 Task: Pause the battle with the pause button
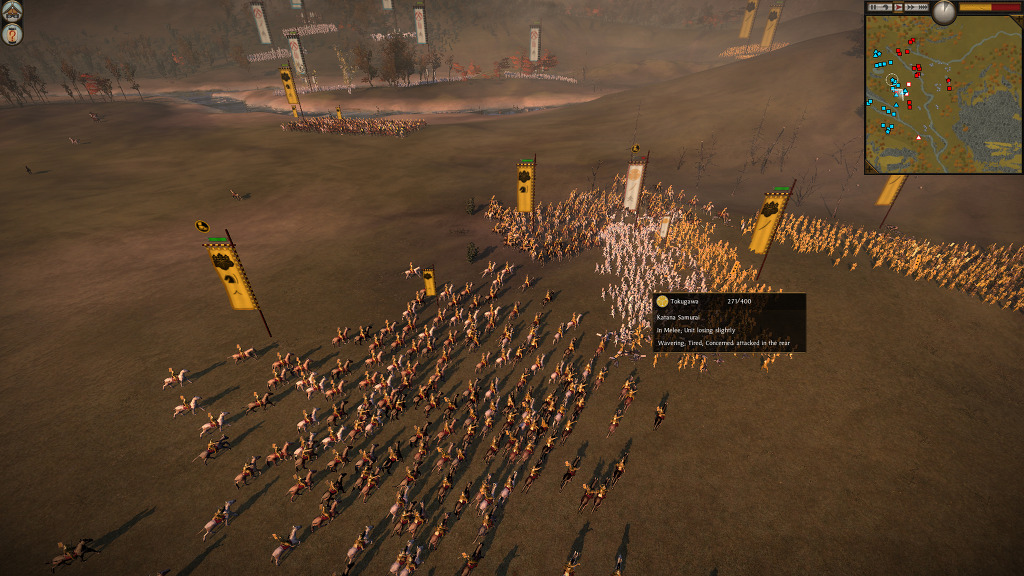tap(873, 7)
